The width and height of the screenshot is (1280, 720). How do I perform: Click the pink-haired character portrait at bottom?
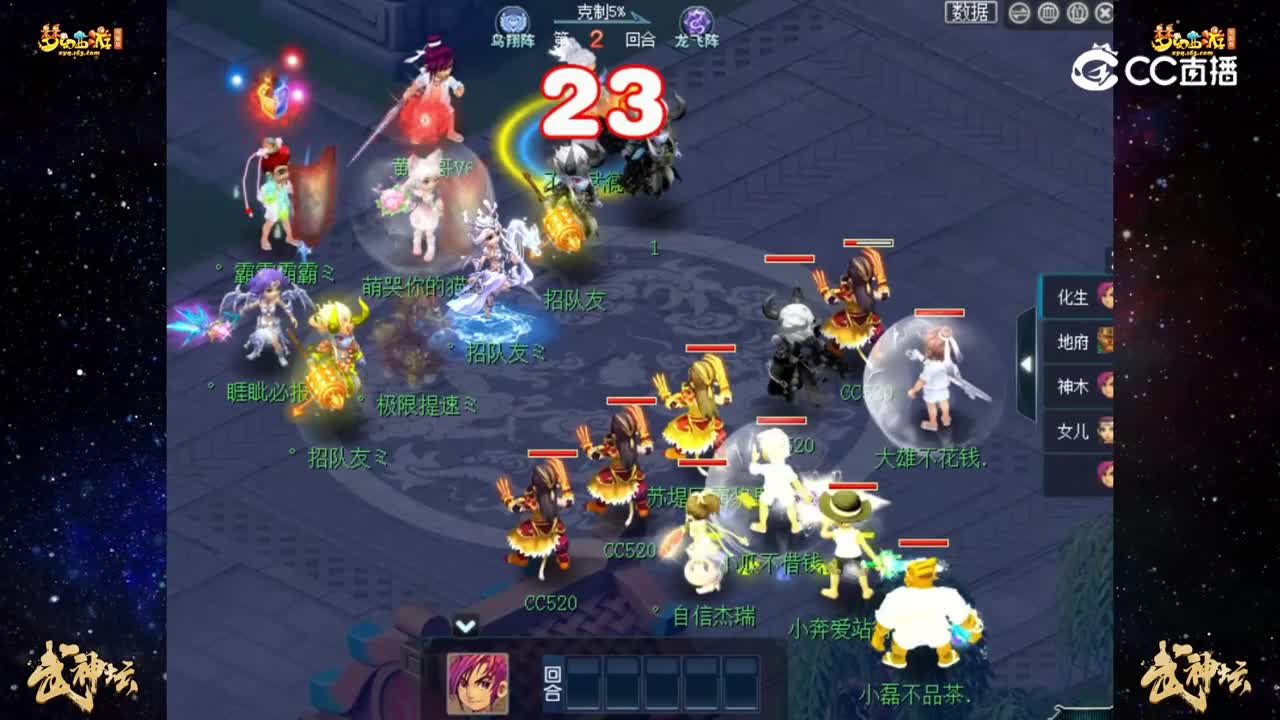tap(477, 683)
